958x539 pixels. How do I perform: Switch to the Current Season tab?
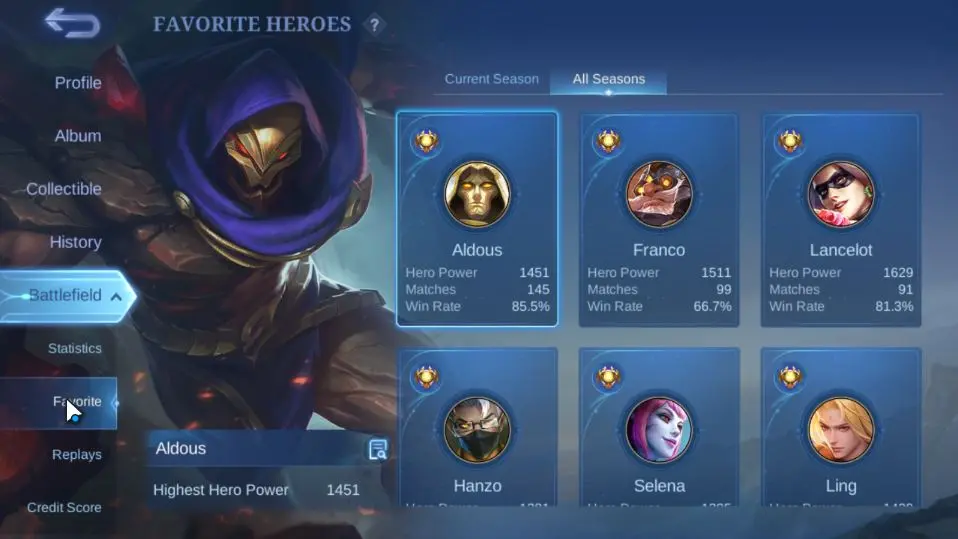pyautogui.click(x=491, y=79)
